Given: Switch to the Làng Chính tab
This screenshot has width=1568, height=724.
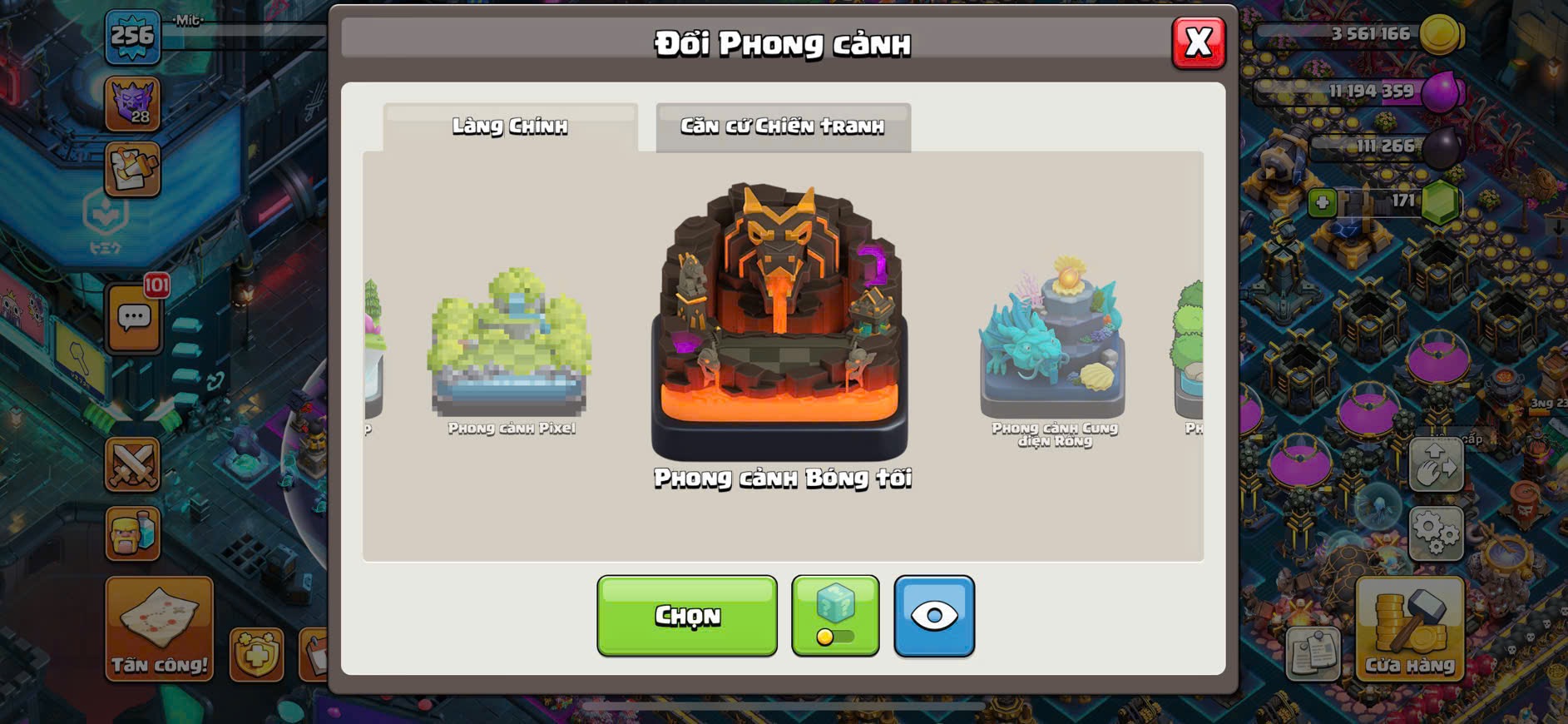Looking at the screenshot, I should point(510,126).
